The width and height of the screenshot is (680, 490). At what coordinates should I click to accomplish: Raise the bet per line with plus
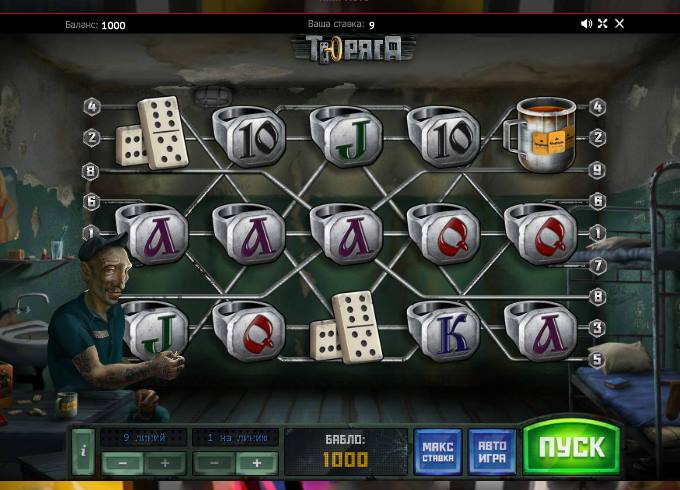[x=256, y=463]
